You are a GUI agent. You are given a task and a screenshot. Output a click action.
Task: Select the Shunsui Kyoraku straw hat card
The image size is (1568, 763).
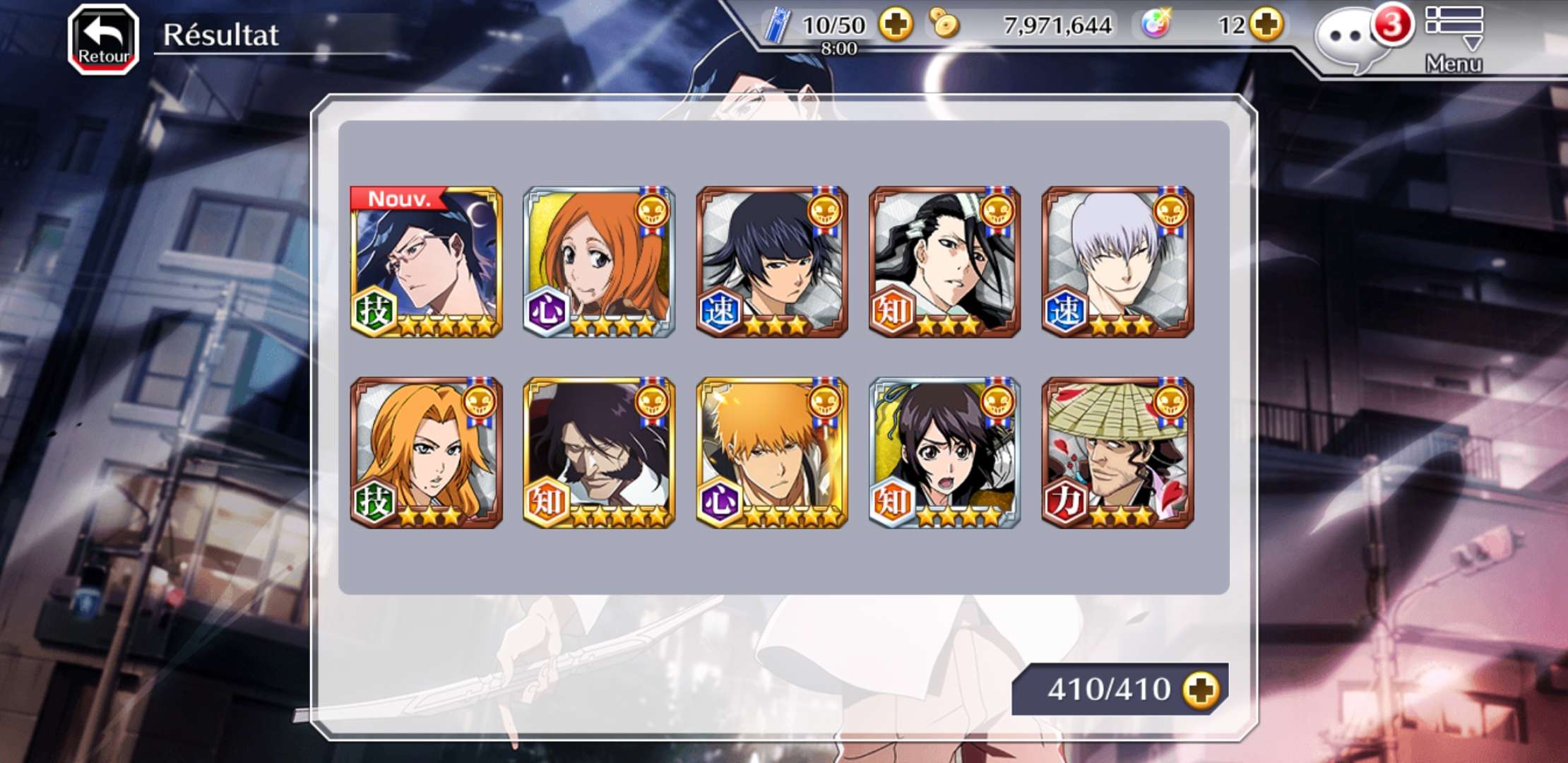1118,453
